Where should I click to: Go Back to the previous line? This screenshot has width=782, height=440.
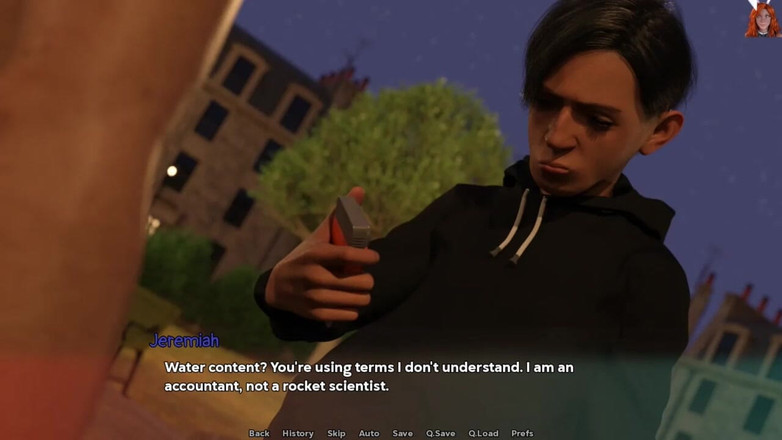[259, 433]
